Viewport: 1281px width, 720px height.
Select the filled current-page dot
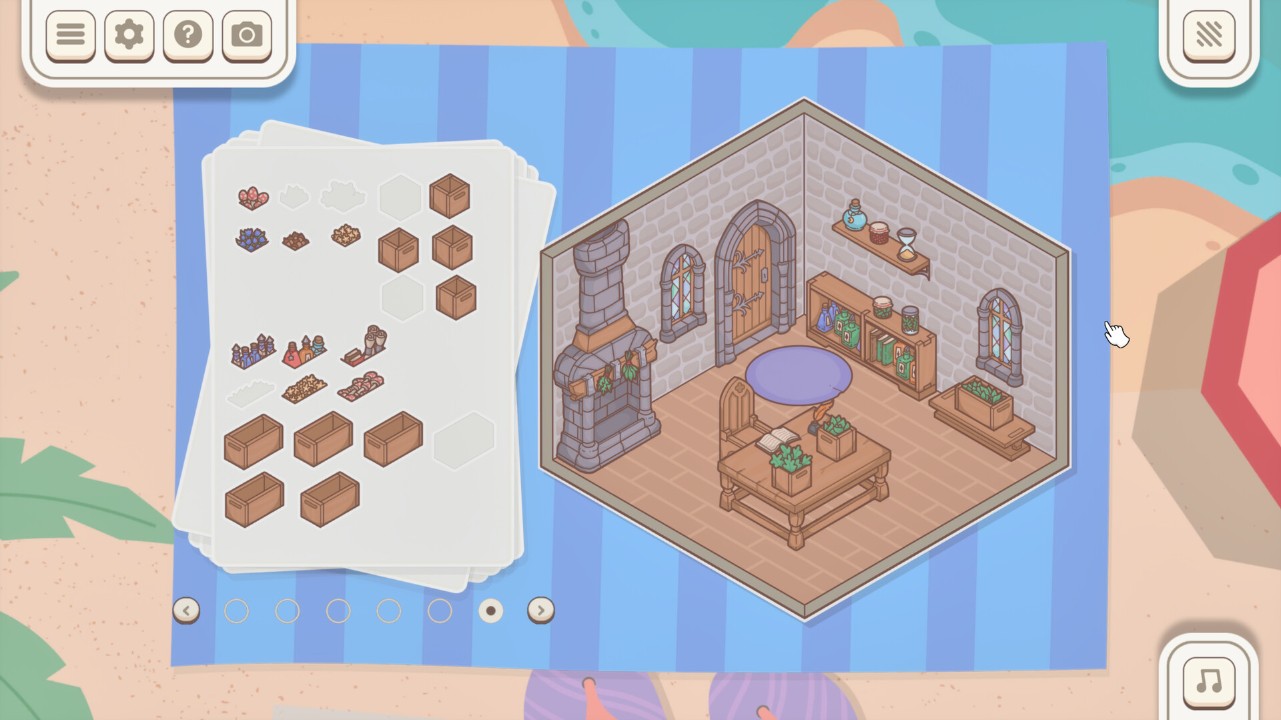pos(490,610)
